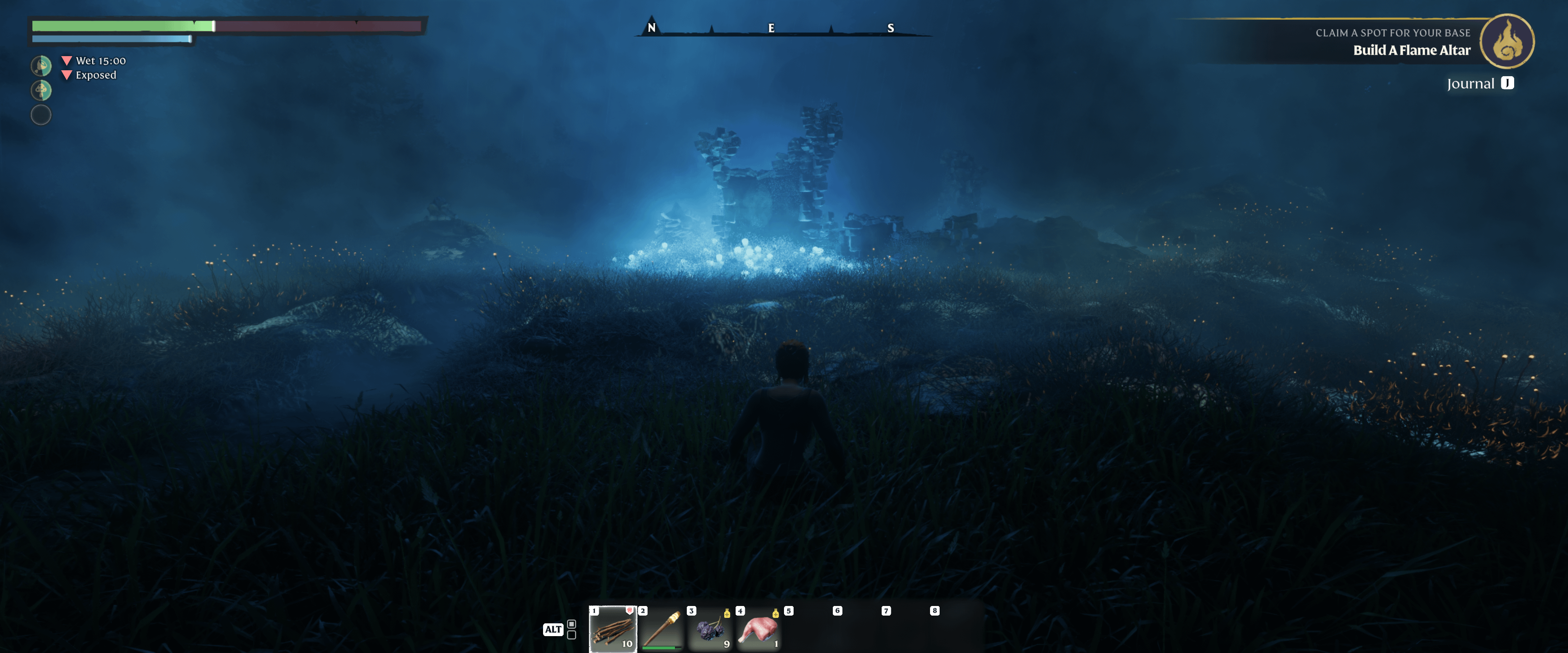Equip the torch in hotbar slot two

[x=661, y=629]
